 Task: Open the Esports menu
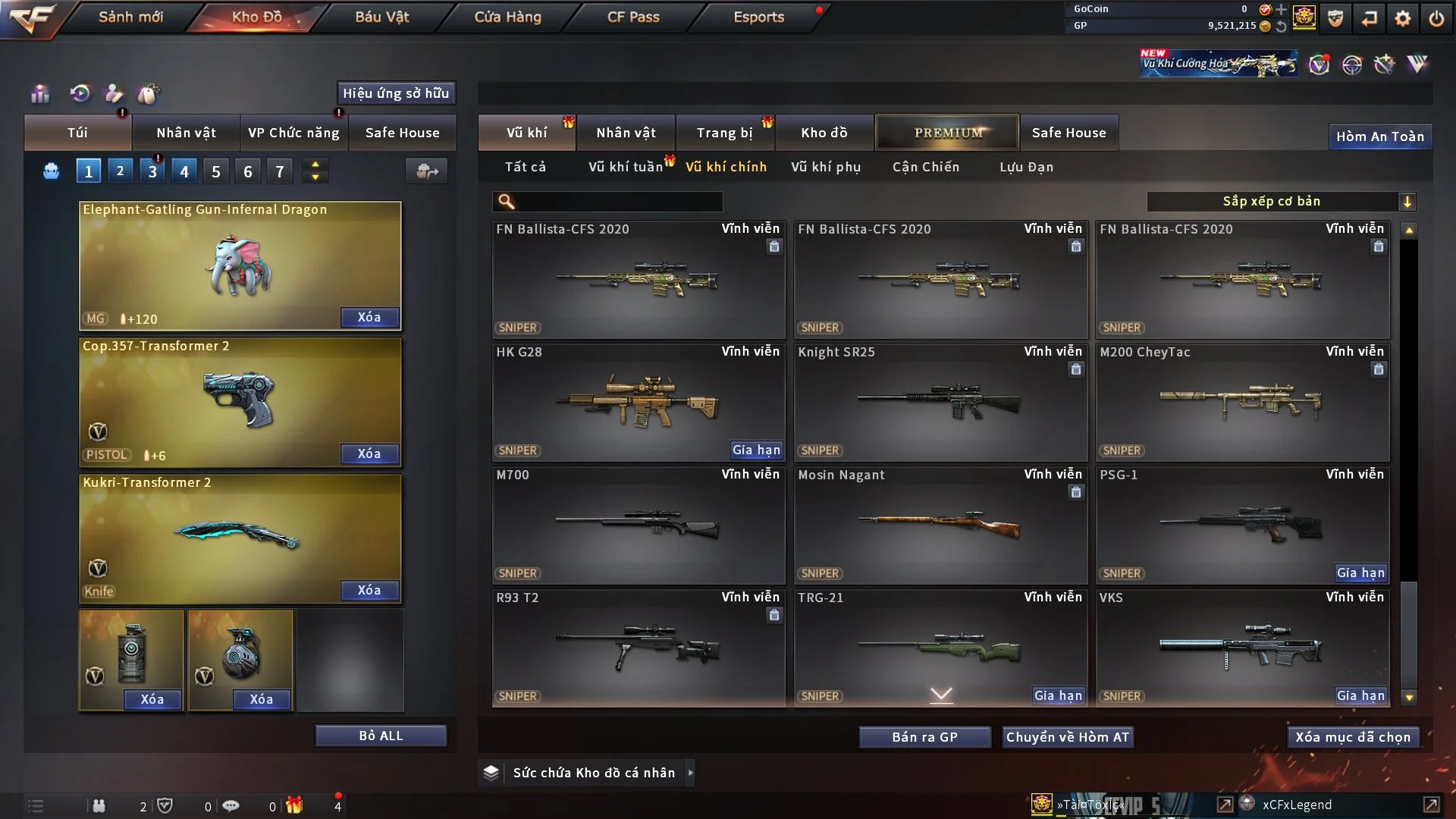pos(758,17)
